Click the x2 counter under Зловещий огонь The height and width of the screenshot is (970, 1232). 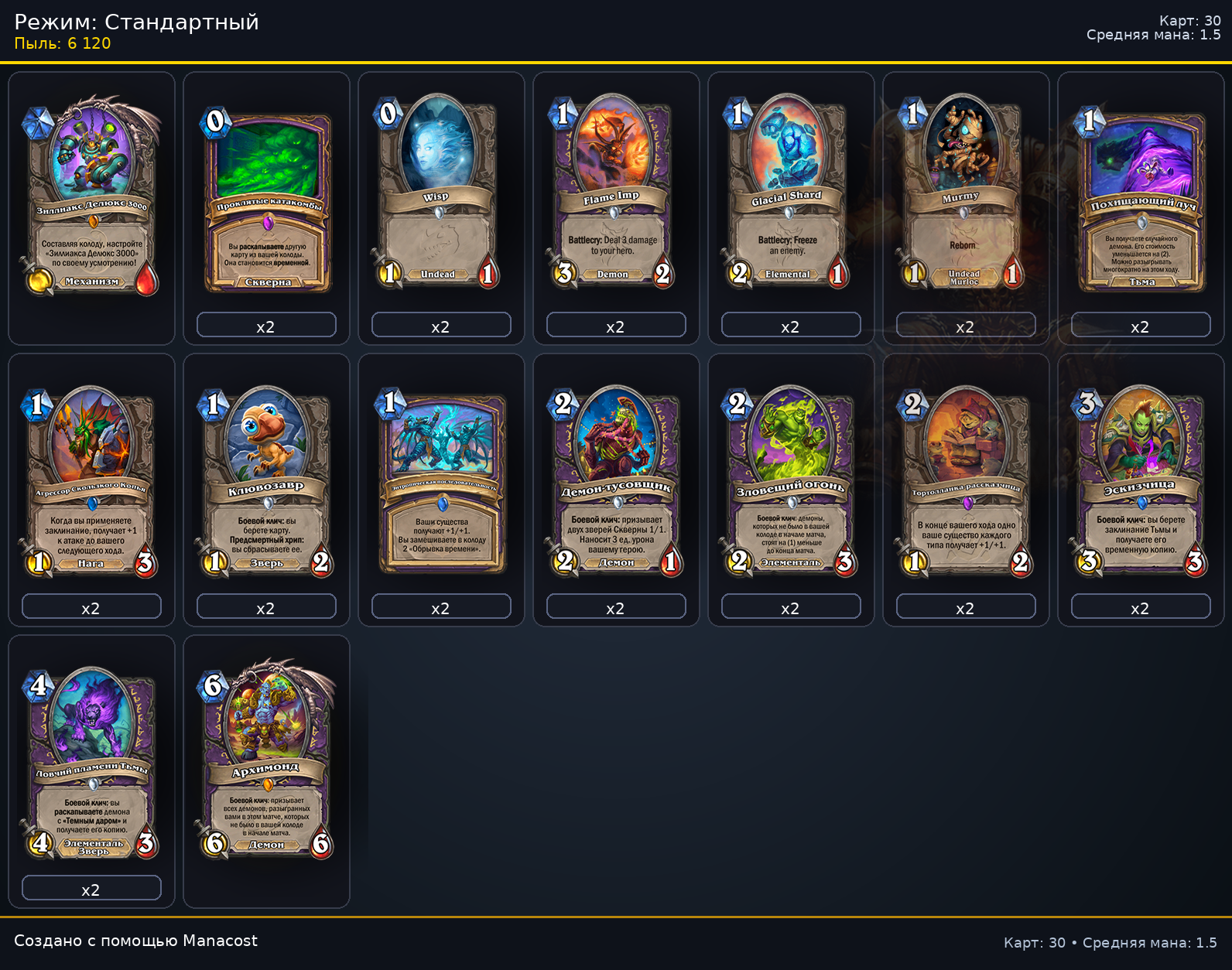tap(790, 607)
